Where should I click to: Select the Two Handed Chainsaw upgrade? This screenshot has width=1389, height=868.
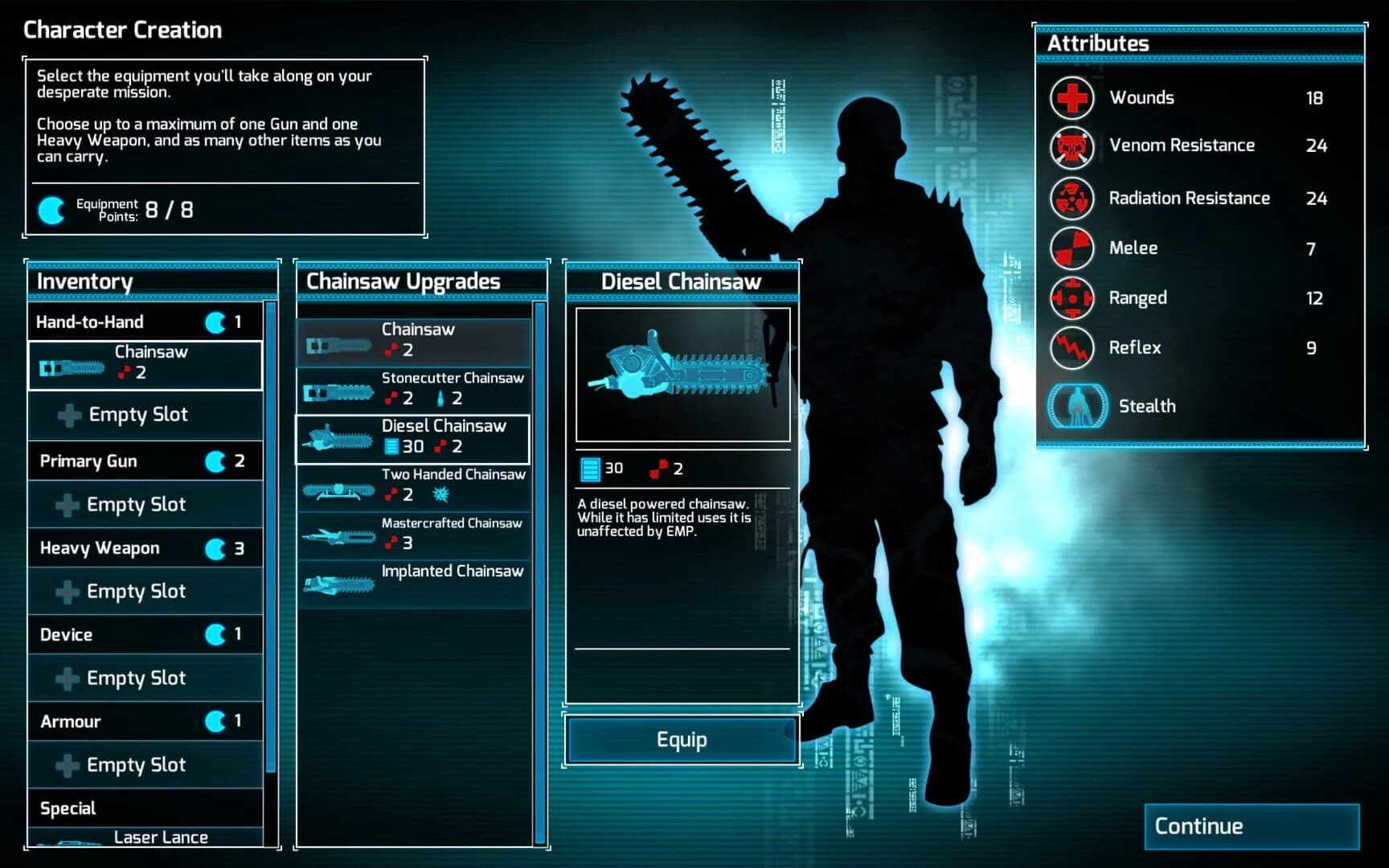pyautogui.click(x=415, y=485)
